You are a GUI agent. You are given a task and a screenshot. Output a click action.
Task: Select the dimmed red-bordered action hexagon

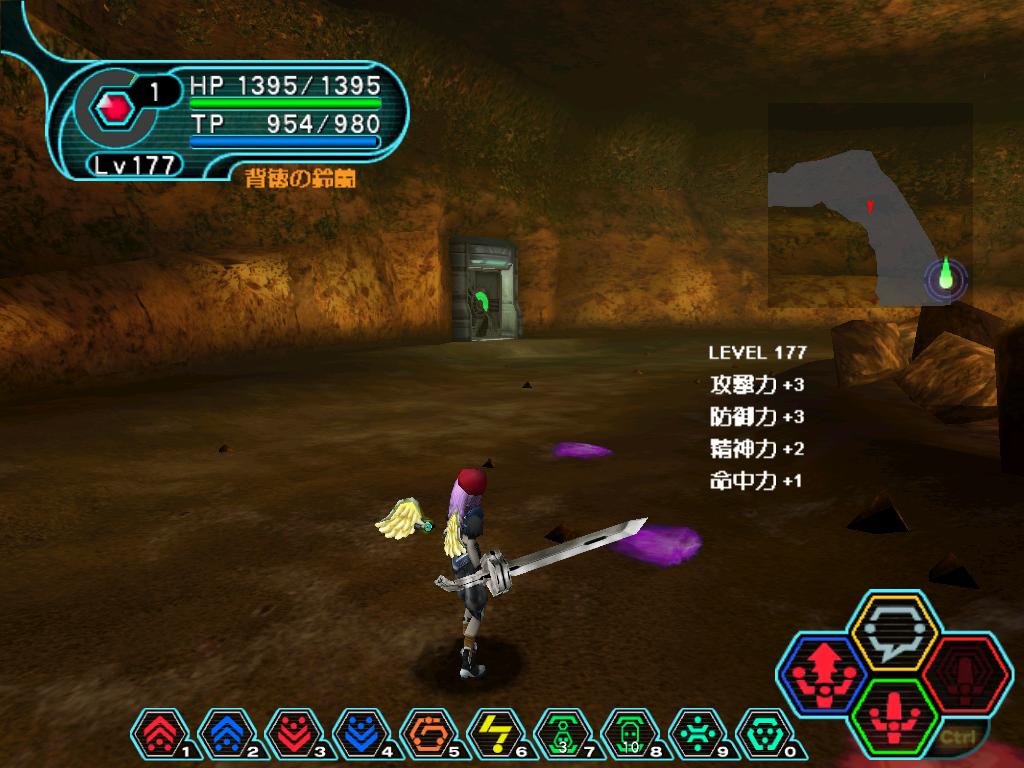(961, 672)
